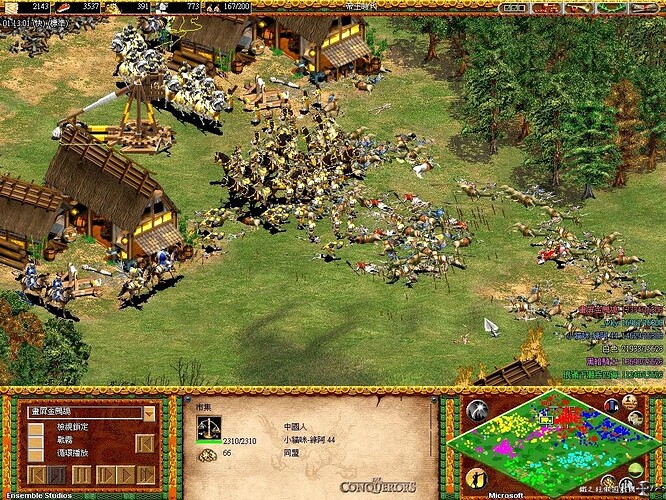Toggle the 視線鎖定 checkbox
This screenshot has height=500, width=666.
click(x=36, y=428)
